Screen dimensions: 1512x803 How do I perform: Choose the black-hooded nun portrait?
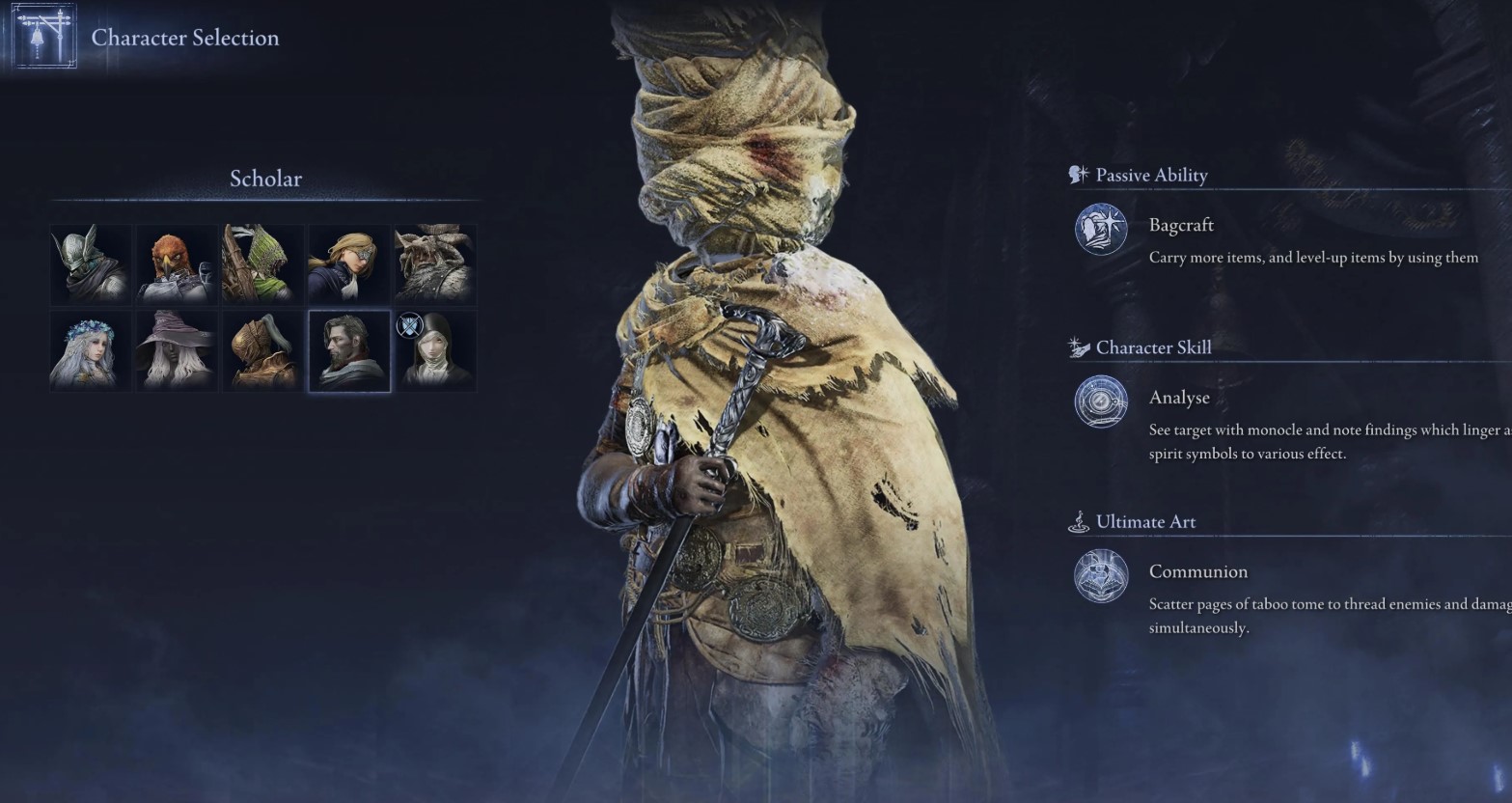(436, 352)
